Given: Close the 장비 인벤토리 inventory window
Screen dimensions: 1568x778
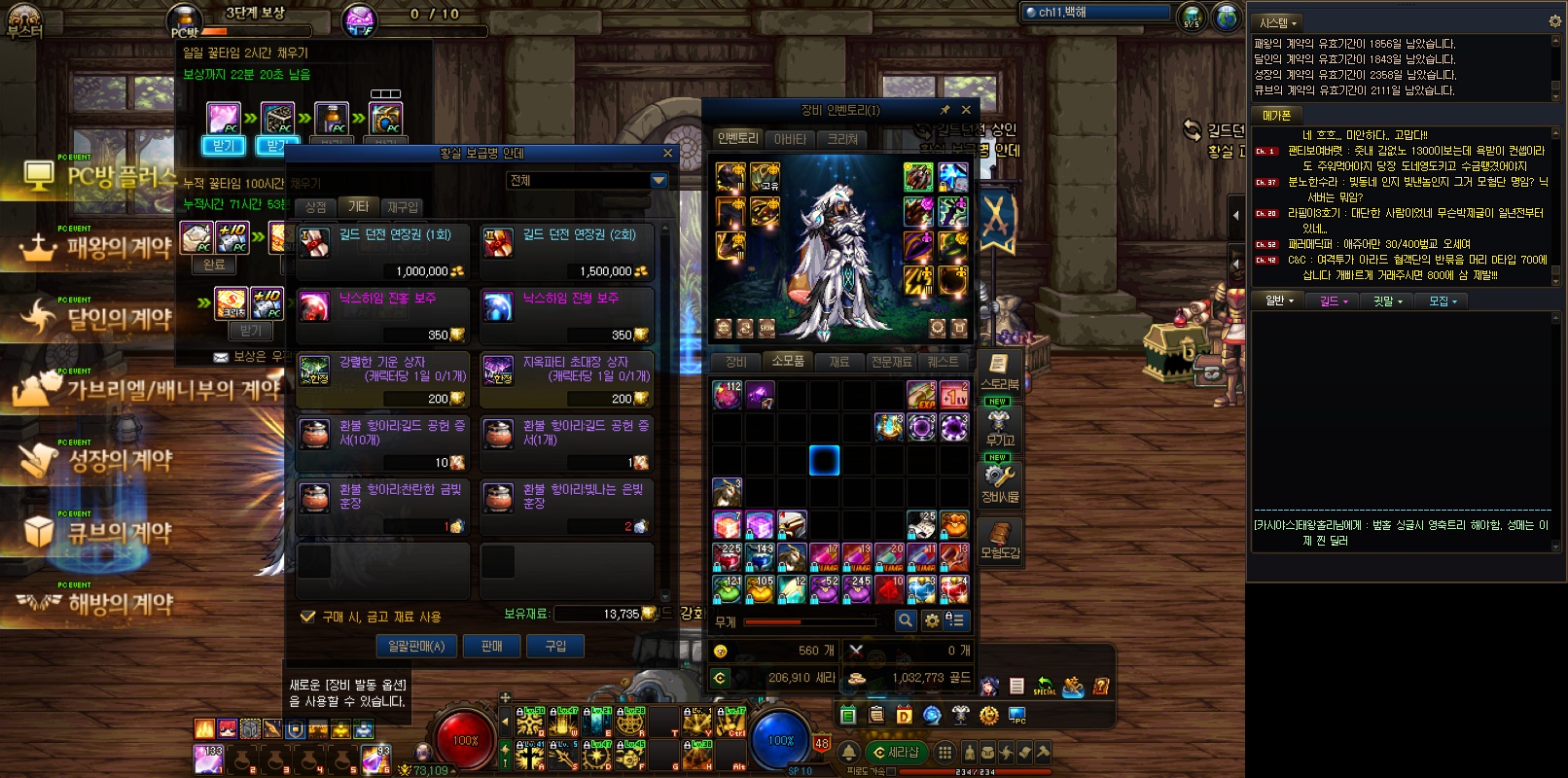Looking at the screenshot, I should click(x=966, y=110).
